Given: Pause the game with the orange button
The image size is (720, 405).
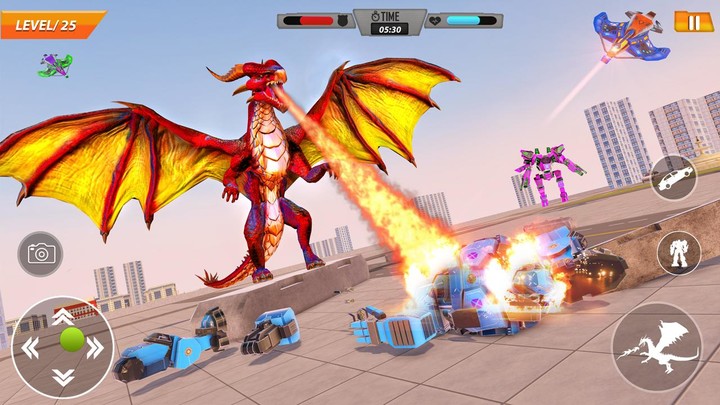Looking at the screenshot, I should [x=694, y=21].
